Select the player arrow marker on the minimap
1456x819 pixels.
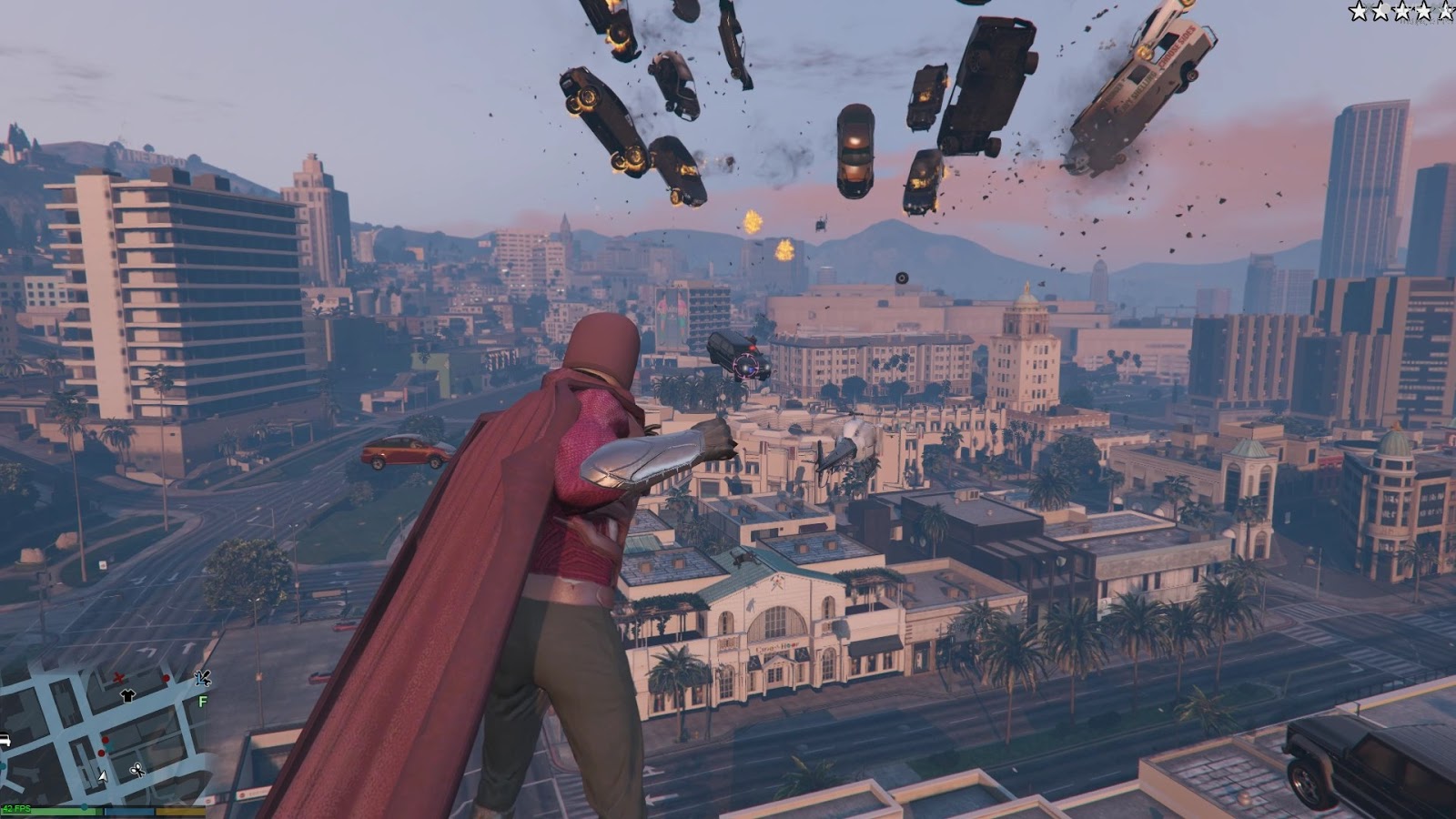[x=102, y=776]
